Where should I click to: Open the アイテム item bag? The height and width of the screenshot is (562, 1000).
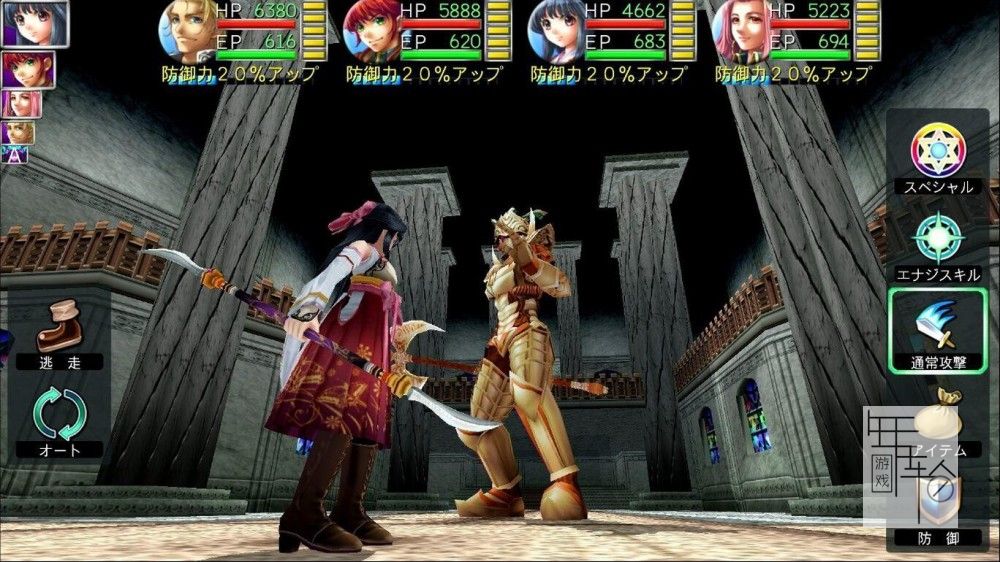[936, 420]
